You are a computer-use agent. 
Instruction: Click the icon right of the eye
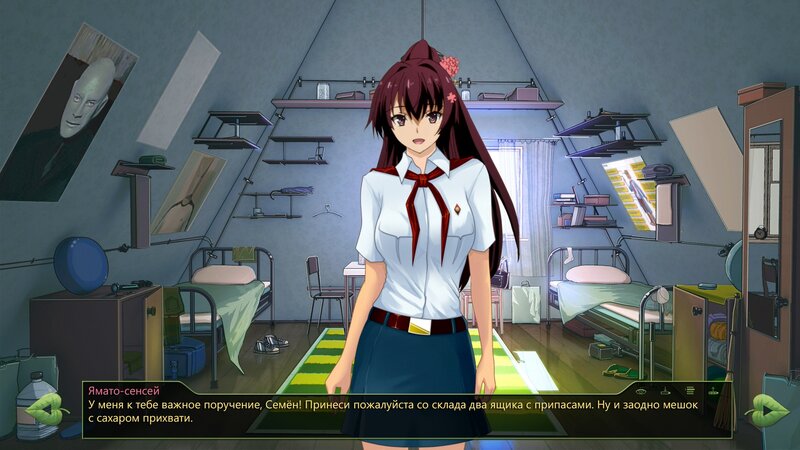click(x=665, y=390)
